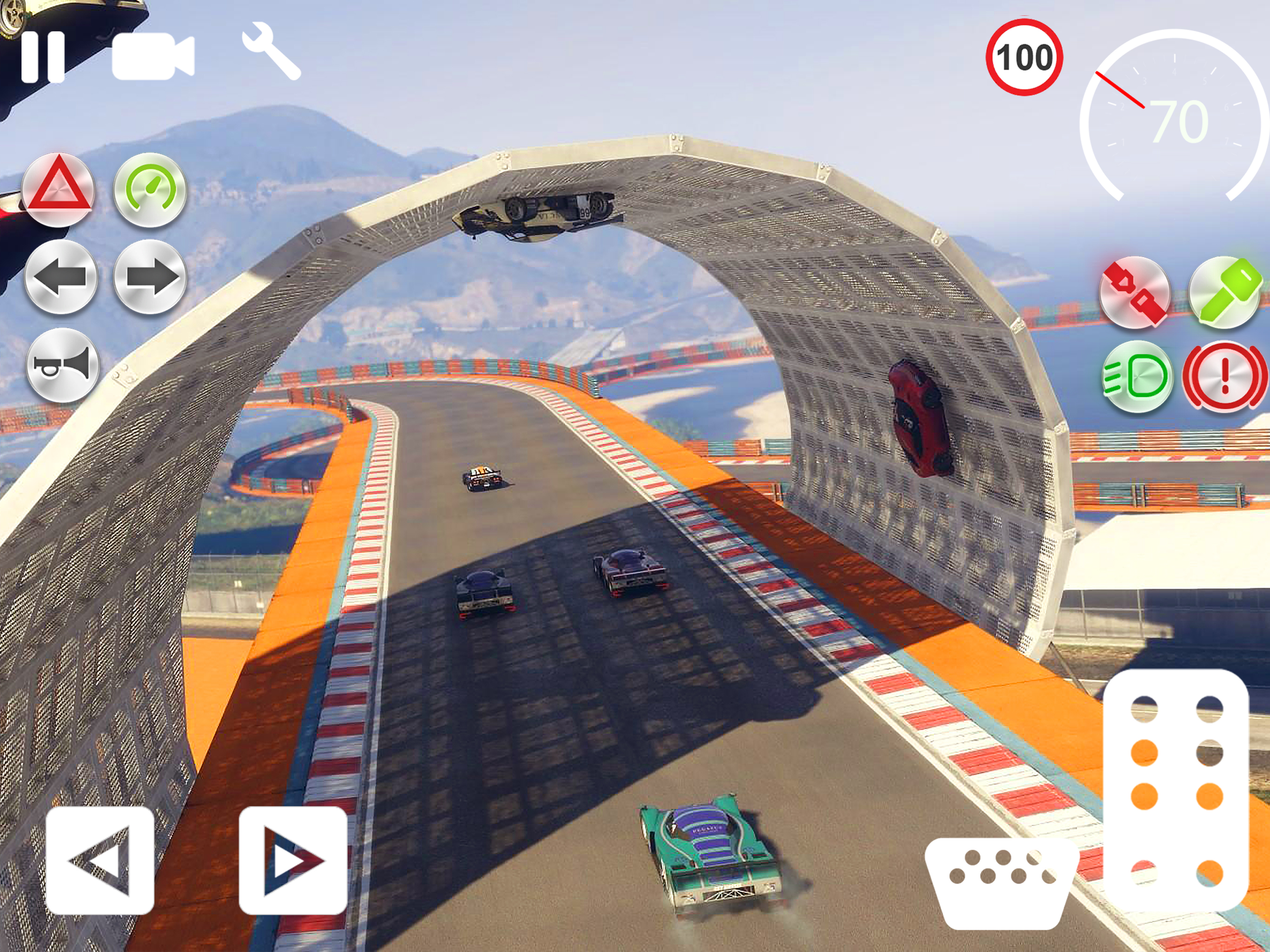Pause the game
The width and height of the screenshot is (1270, 952).
pos(43,56)
